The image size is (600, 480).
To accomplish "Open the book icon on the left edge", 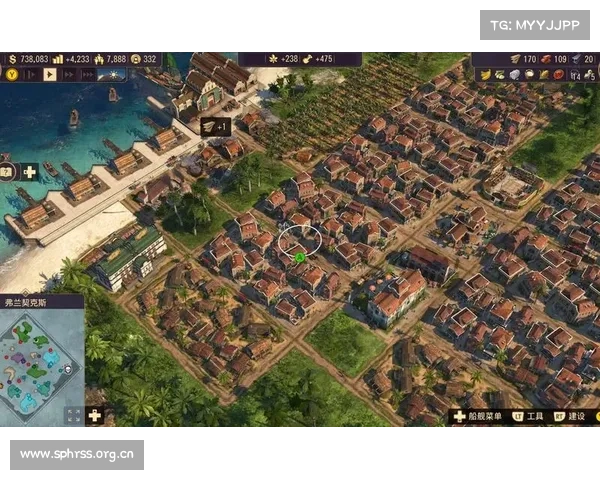I will (x=6, y=172).
